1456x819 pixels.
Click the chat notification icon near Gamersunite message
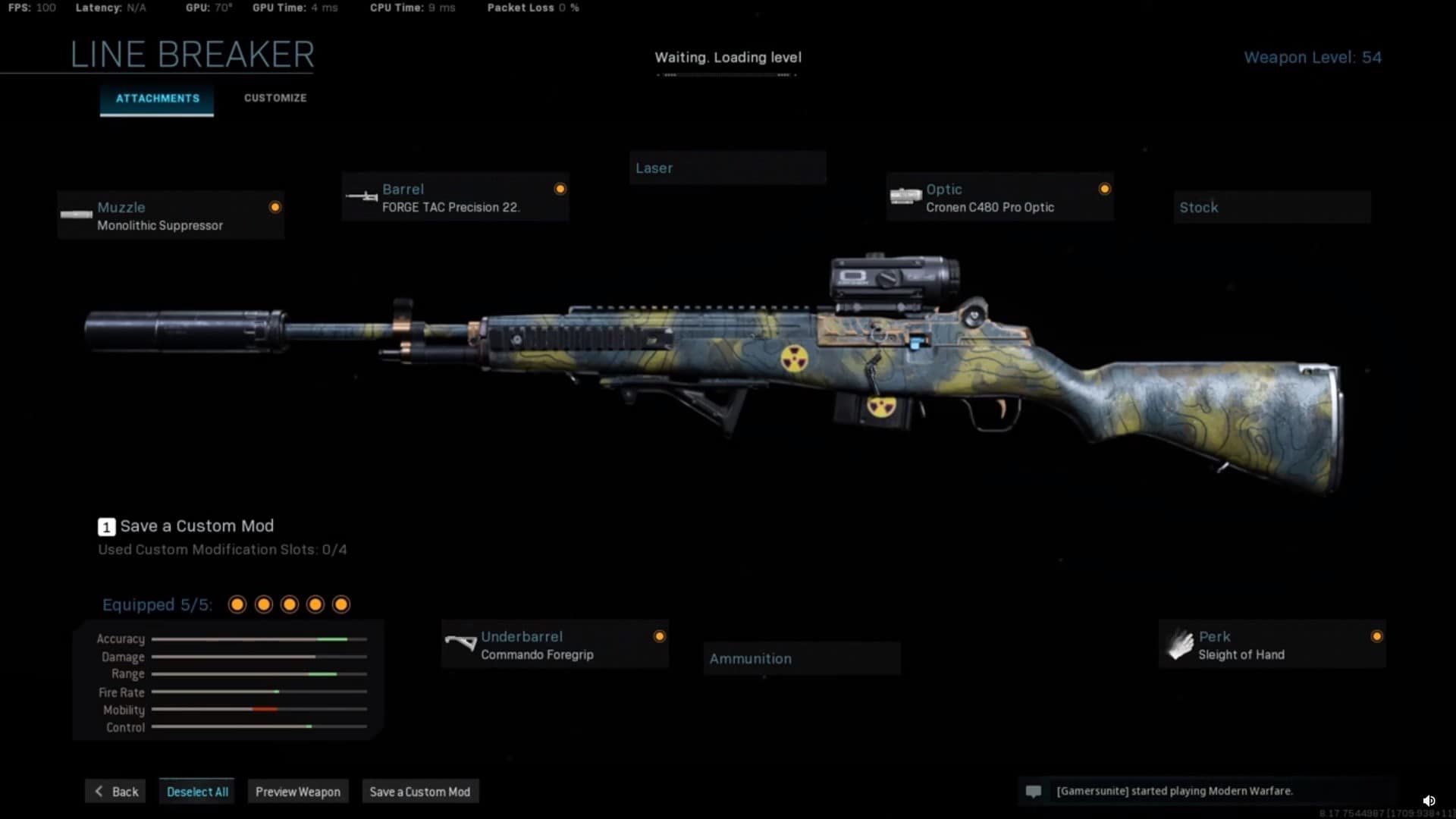(x=1034, y=791)
